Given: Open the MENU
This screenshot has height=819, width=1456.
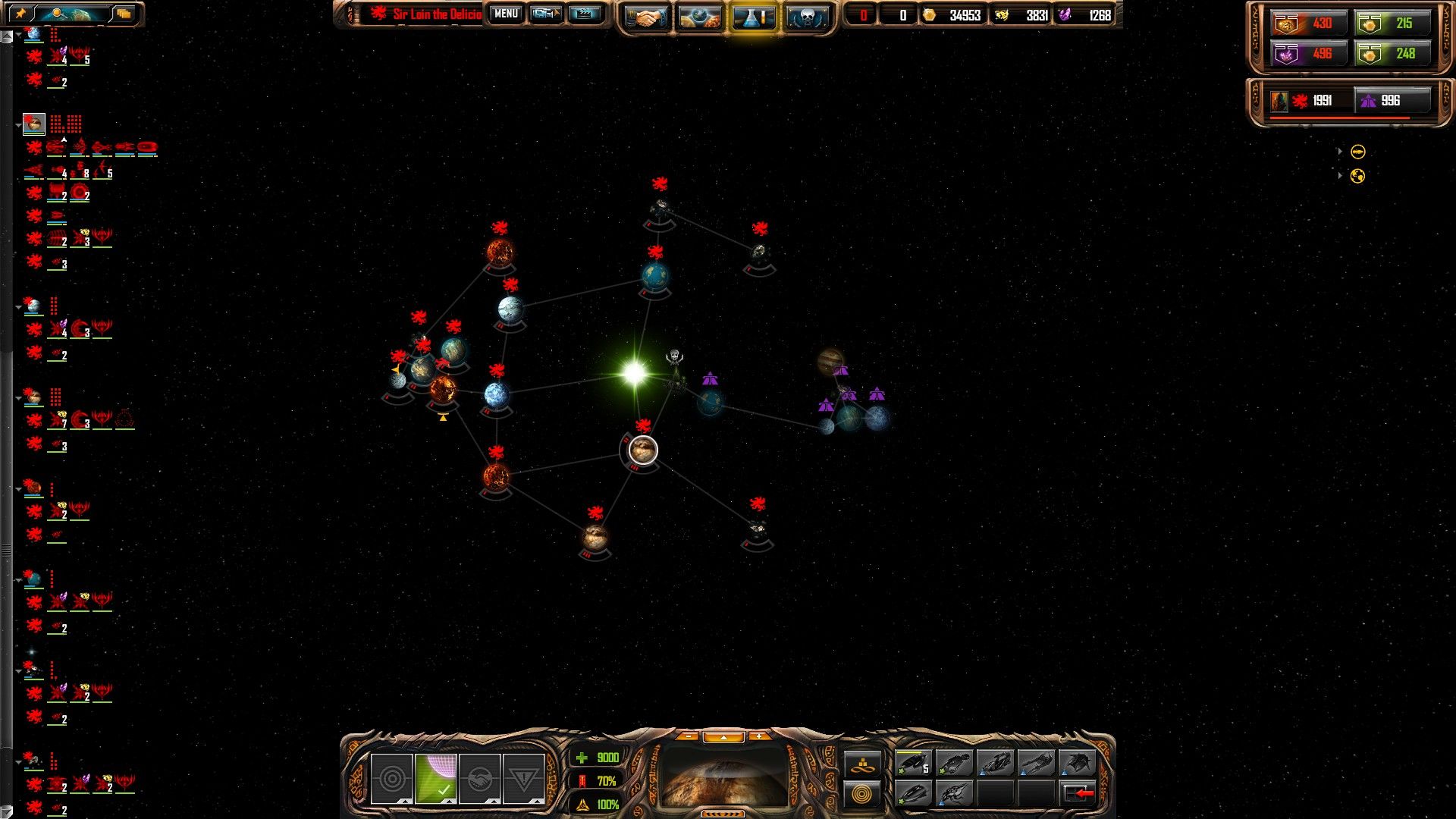Looking at the screenshot, I should pos(505,13).
